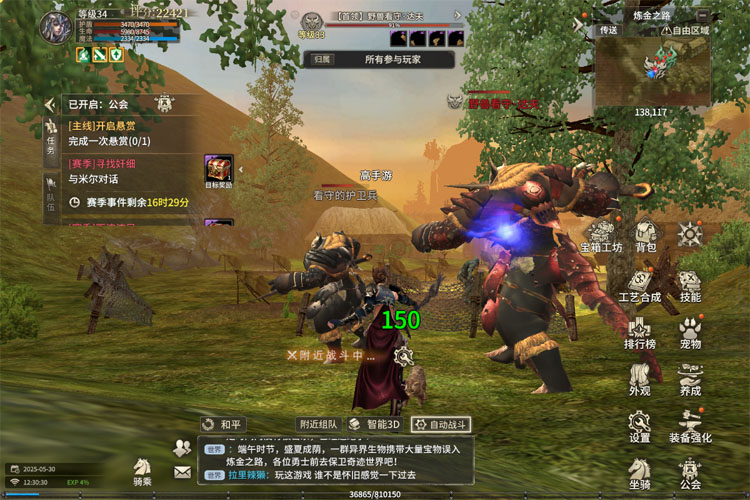
Task: Open the 外观 appearance menu
Action: [640, 381]
